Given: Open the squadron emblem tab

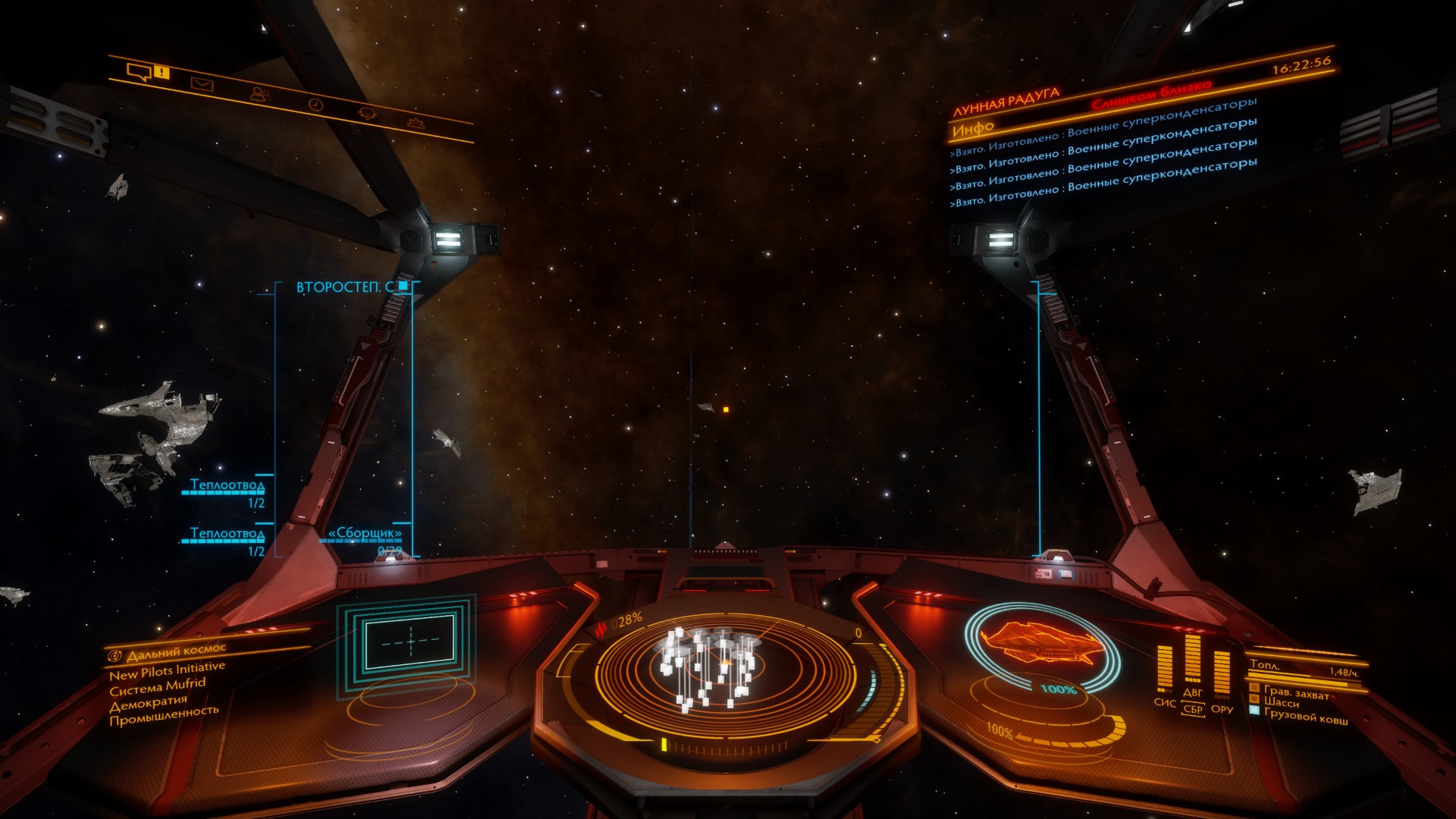Looking at the screenshot, I should (x=367, y=113).
